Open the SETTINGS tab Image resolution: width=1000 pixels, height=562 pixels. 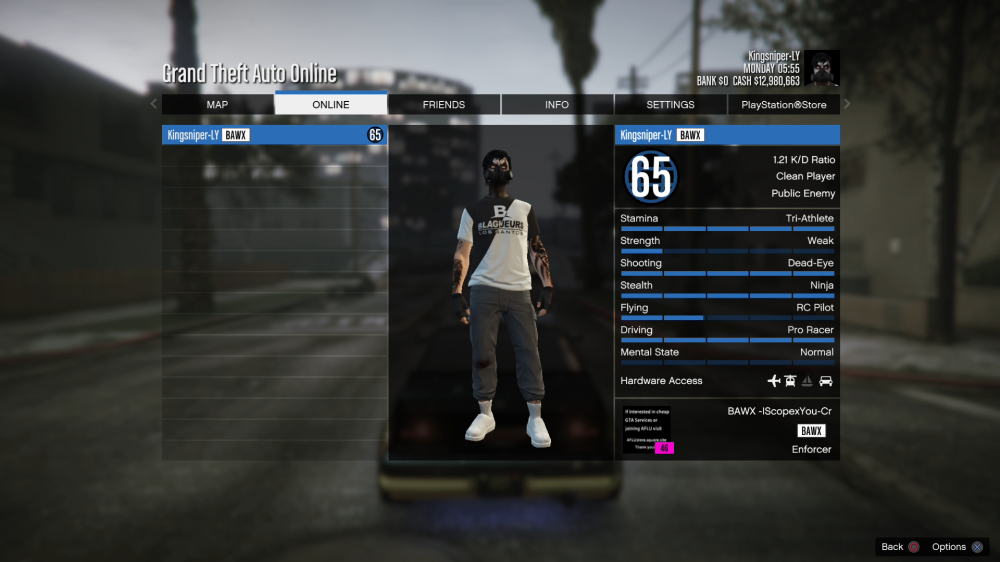[670, 105]
